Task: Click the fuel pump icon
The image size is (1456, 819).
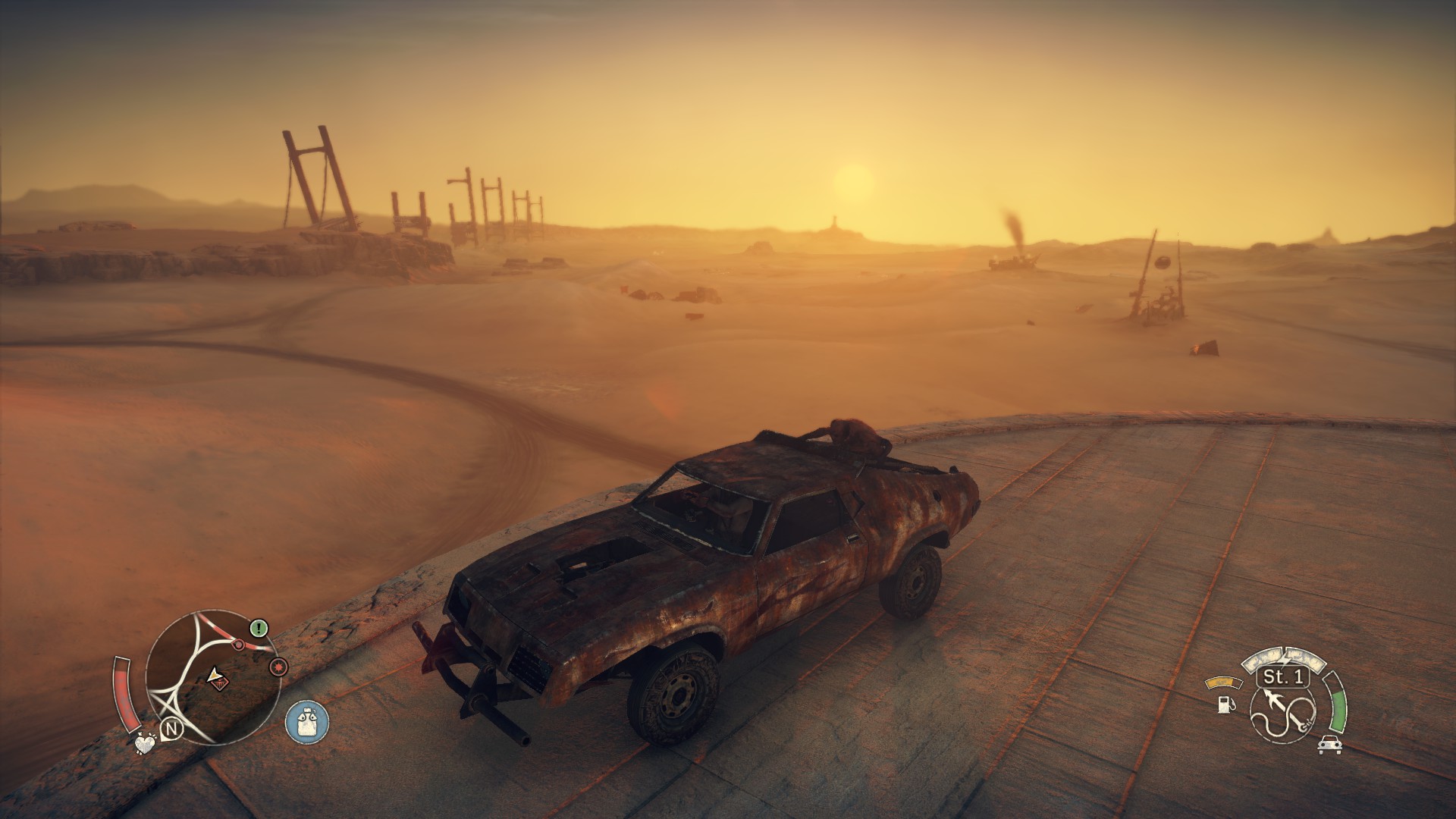Action: 1225,704
